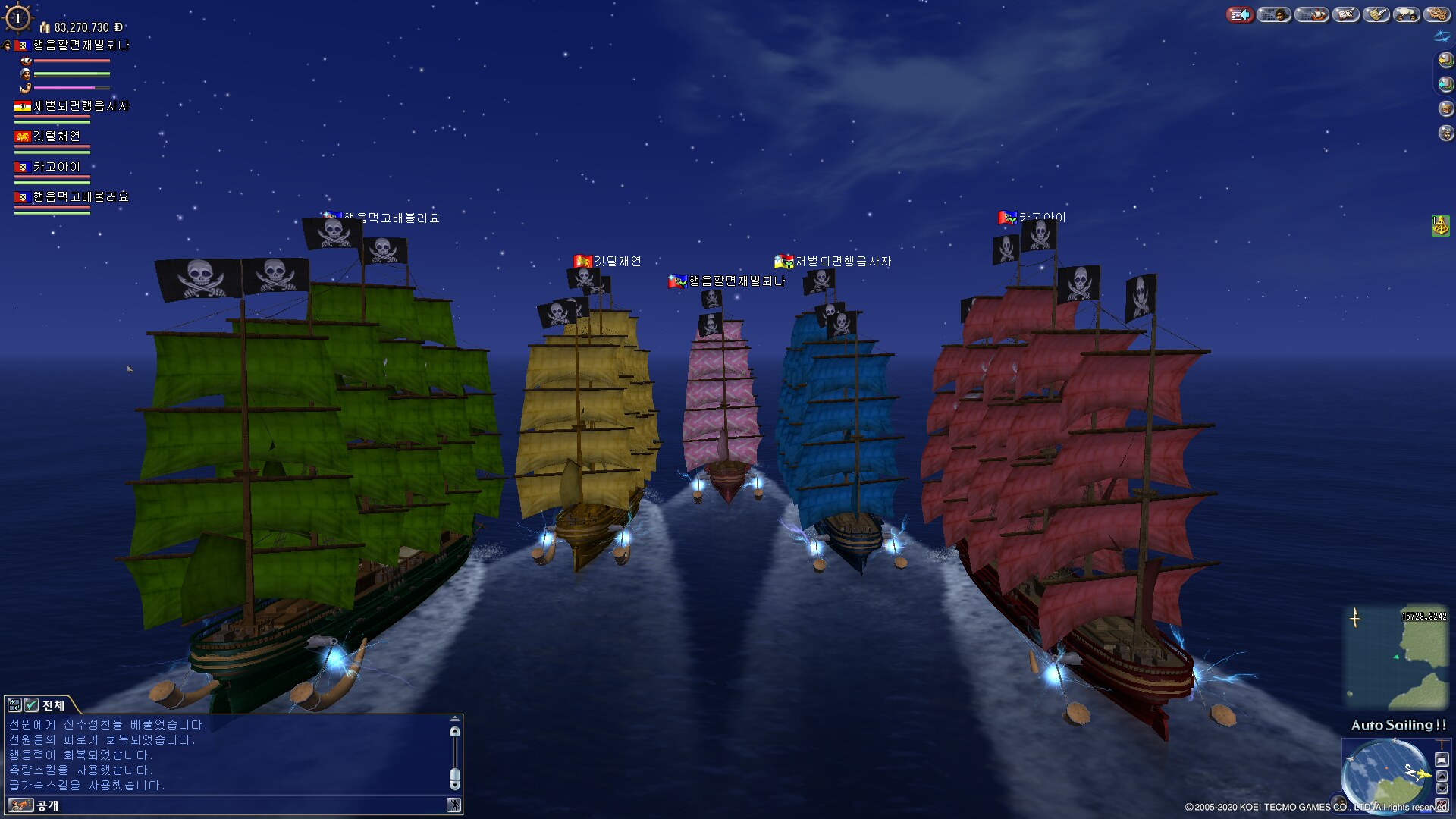
Task: Click the golden anchor status icon
Action: click(1440, 225)
